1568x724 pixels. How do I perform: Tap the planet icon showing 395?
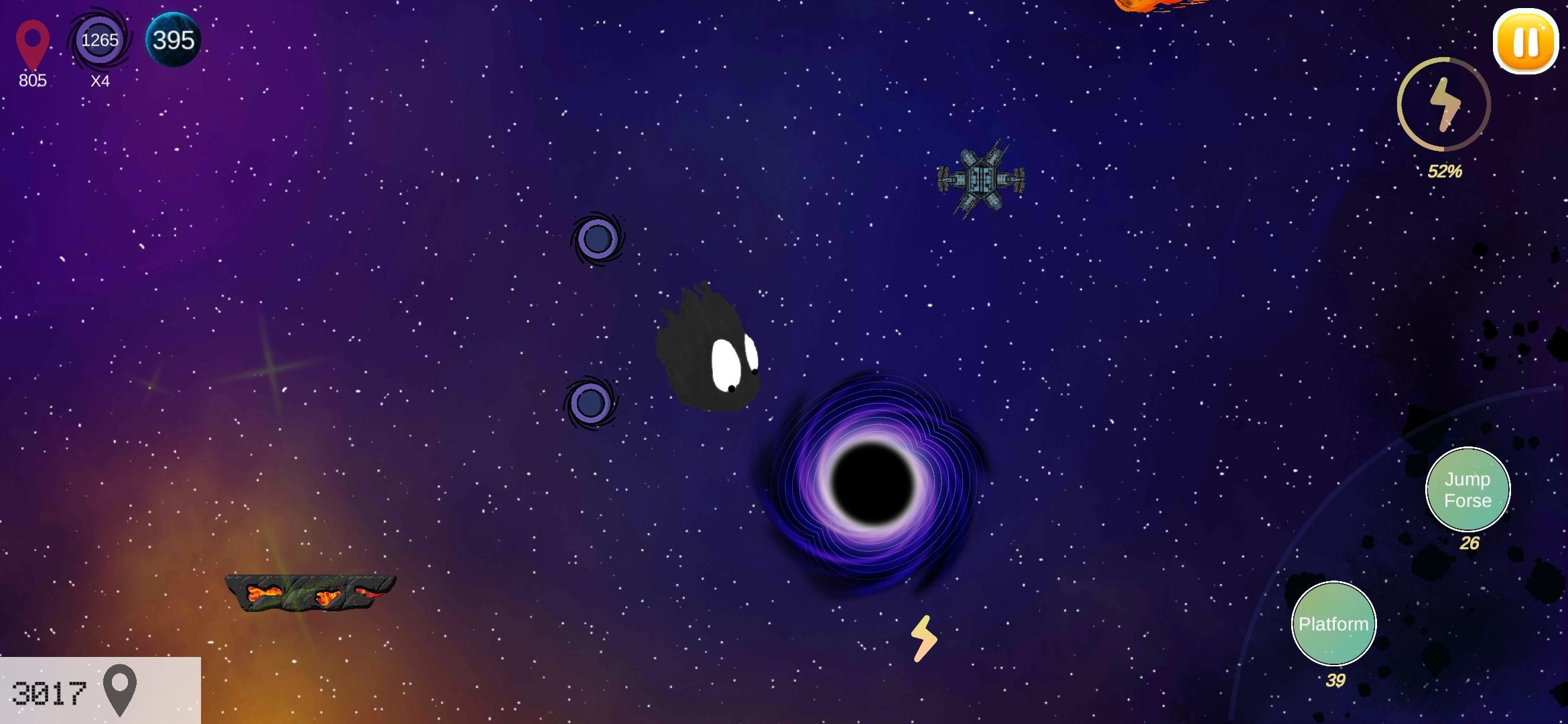(171, 40)
